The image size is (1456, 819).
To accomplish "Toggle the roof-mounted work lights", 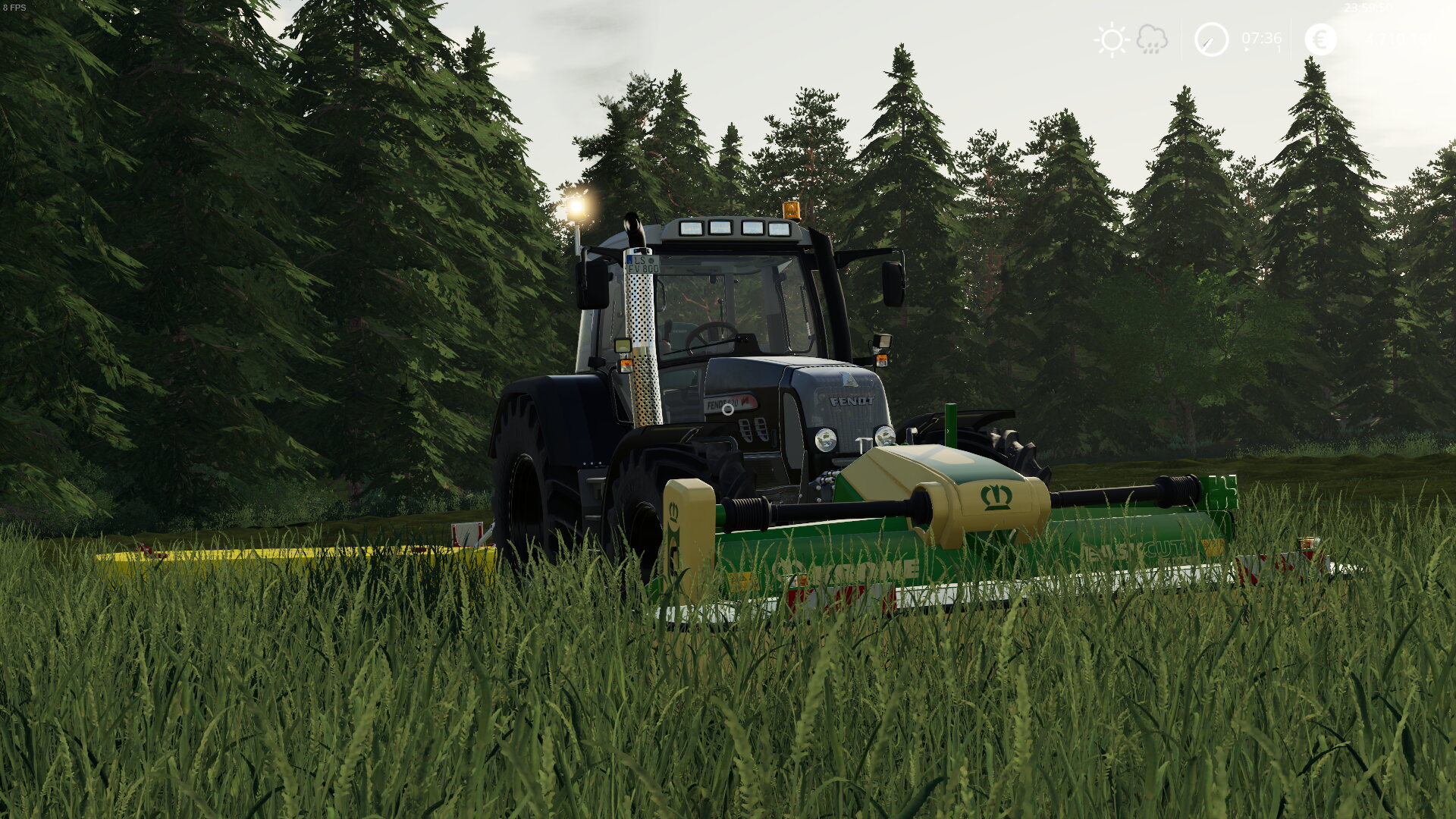I will pos(733,227).
